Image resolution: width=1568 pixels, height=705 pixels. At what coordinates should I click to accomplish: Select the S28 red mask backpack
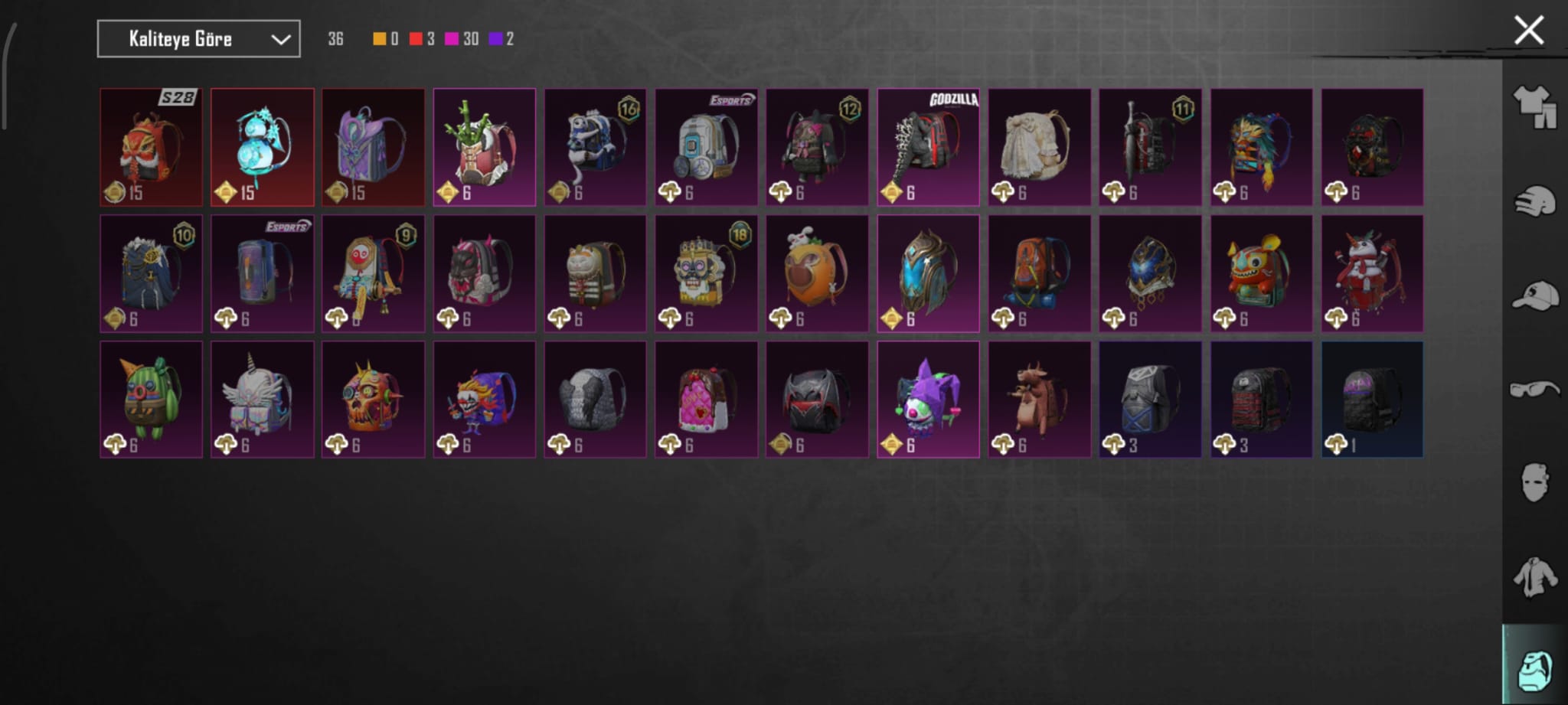[x=152, y=147]
